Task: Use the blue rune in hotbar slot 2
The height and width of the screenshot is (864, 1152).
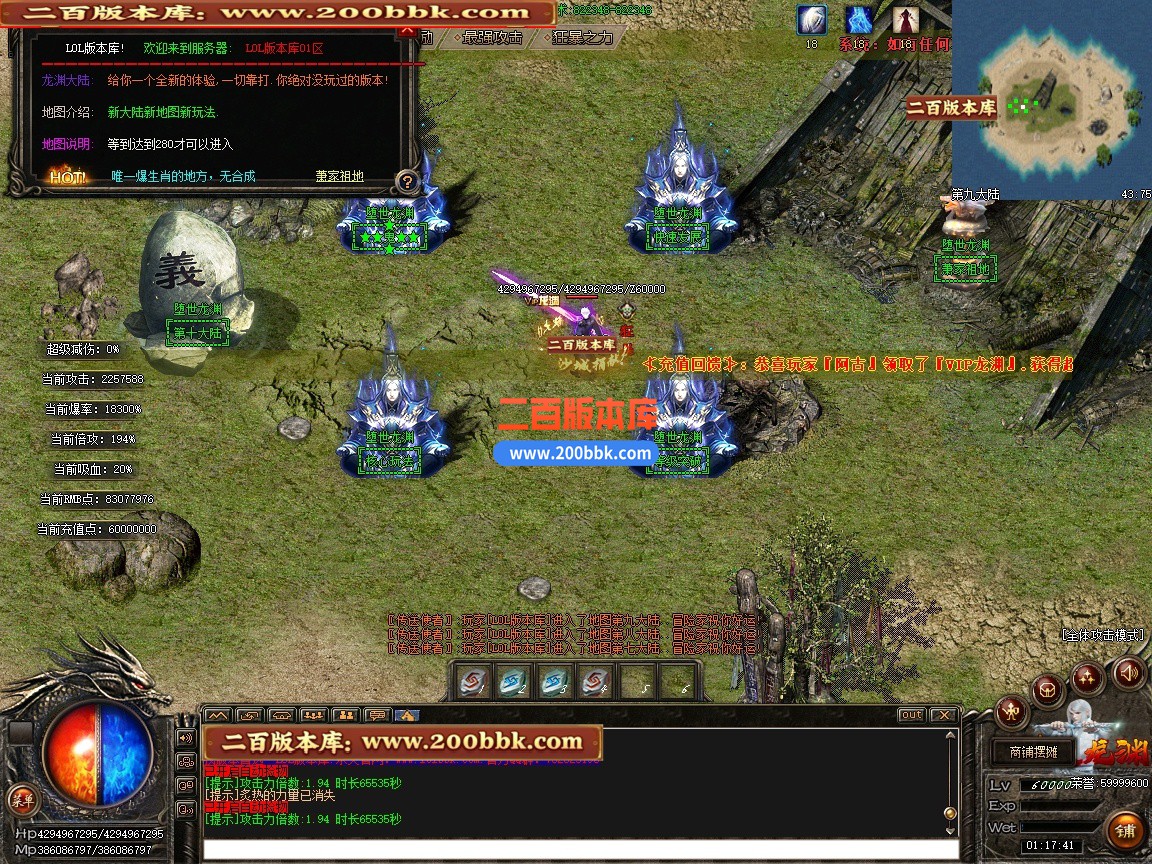Action: click(x=514, y=682)
